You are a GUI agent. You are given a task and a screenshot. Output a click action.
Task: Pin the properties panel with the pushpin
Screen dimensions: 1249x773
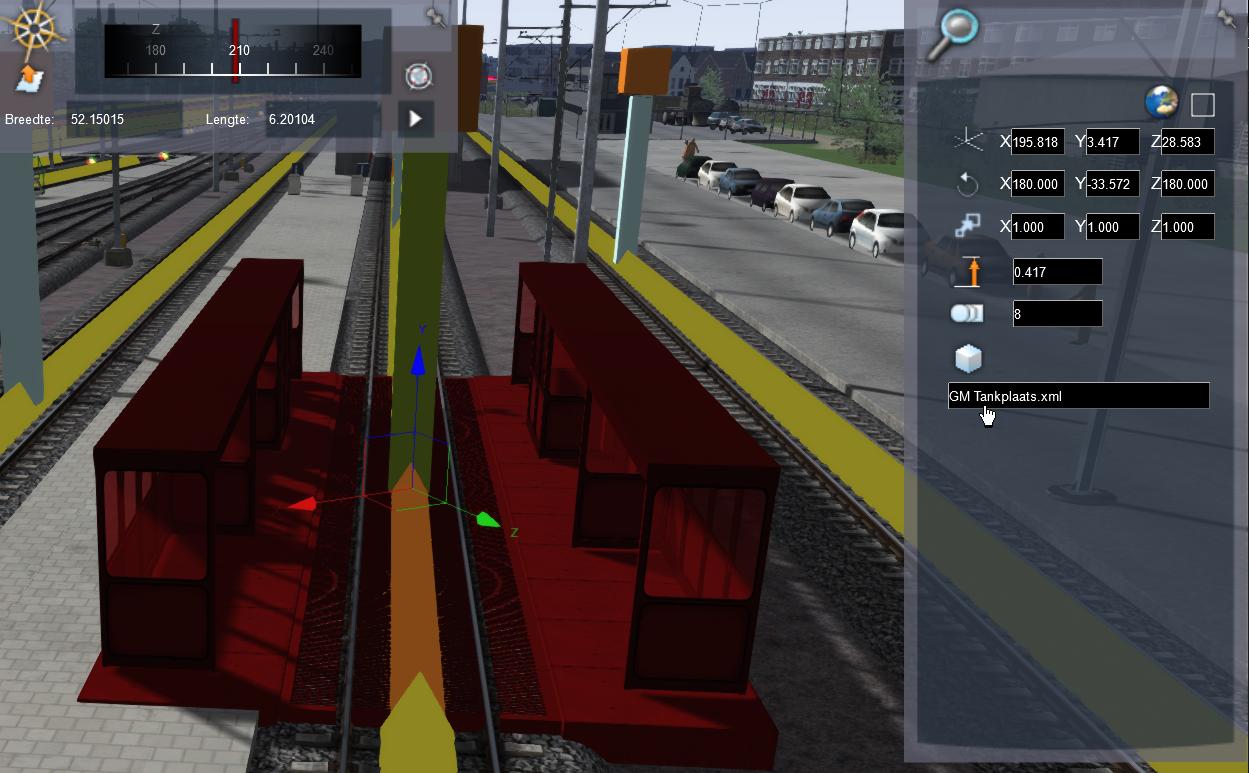click(1227, 17)
